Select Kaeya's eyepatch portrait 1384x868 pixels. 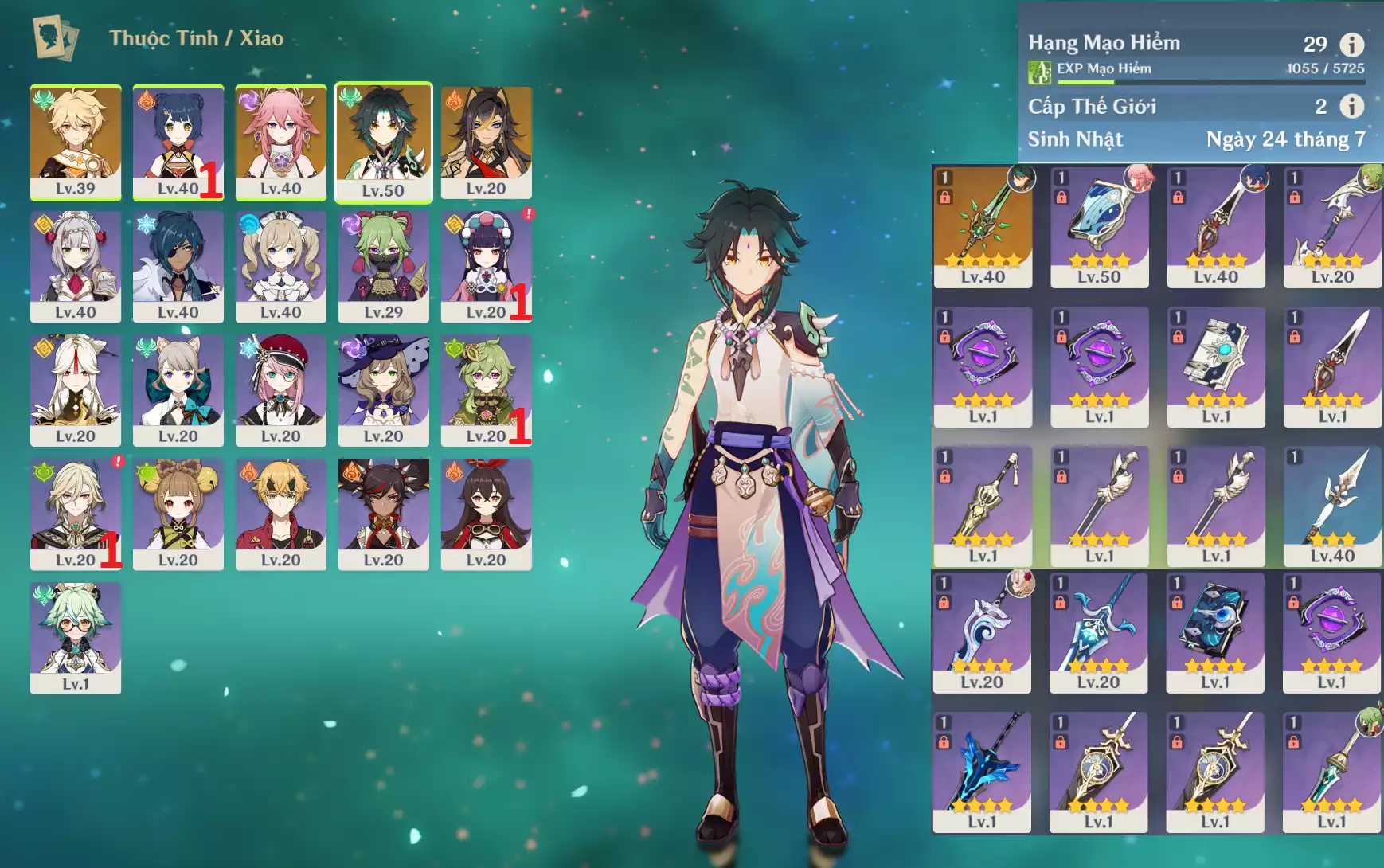(x=178, y=265)
